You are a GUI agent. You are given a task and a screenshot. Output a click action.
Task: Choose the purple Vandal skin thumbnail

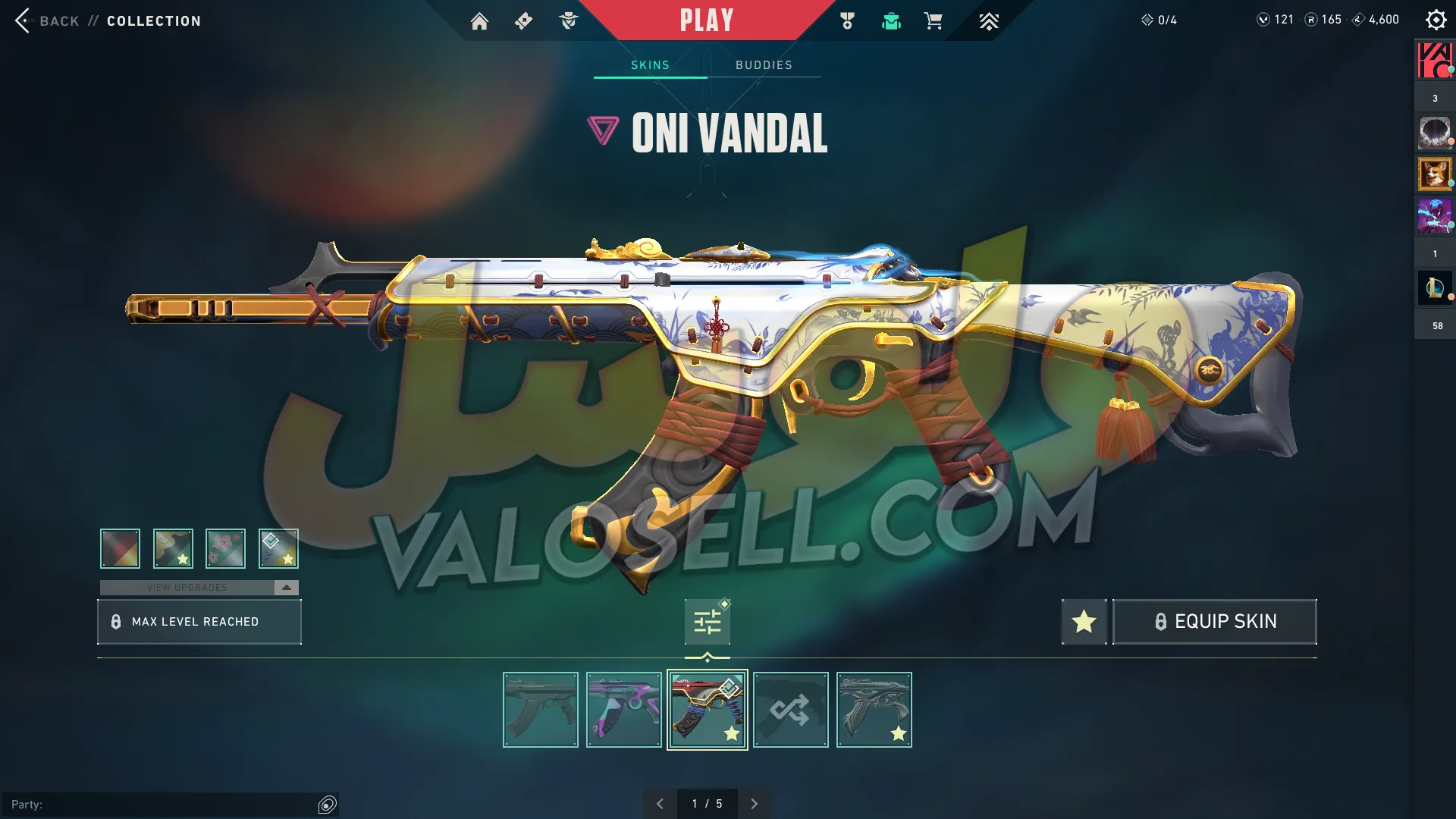tap(623, 710)
